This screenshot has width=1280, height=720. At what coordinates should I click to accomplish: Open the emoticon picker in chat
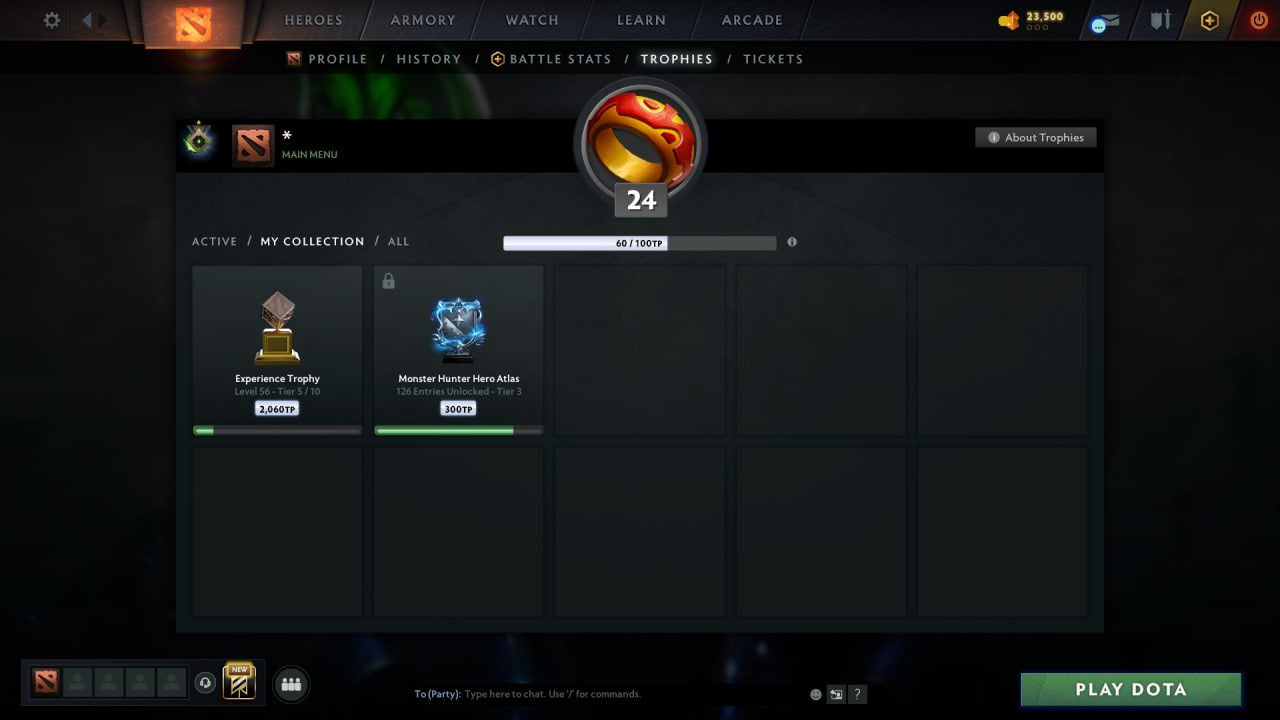(815, 693)
